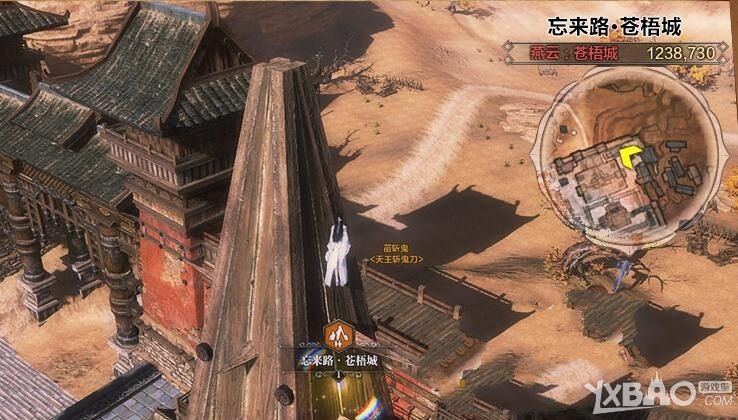Click the orange hexagon landmark icon
The width and height of the screenshot is (738, 420).
point(336,334)
